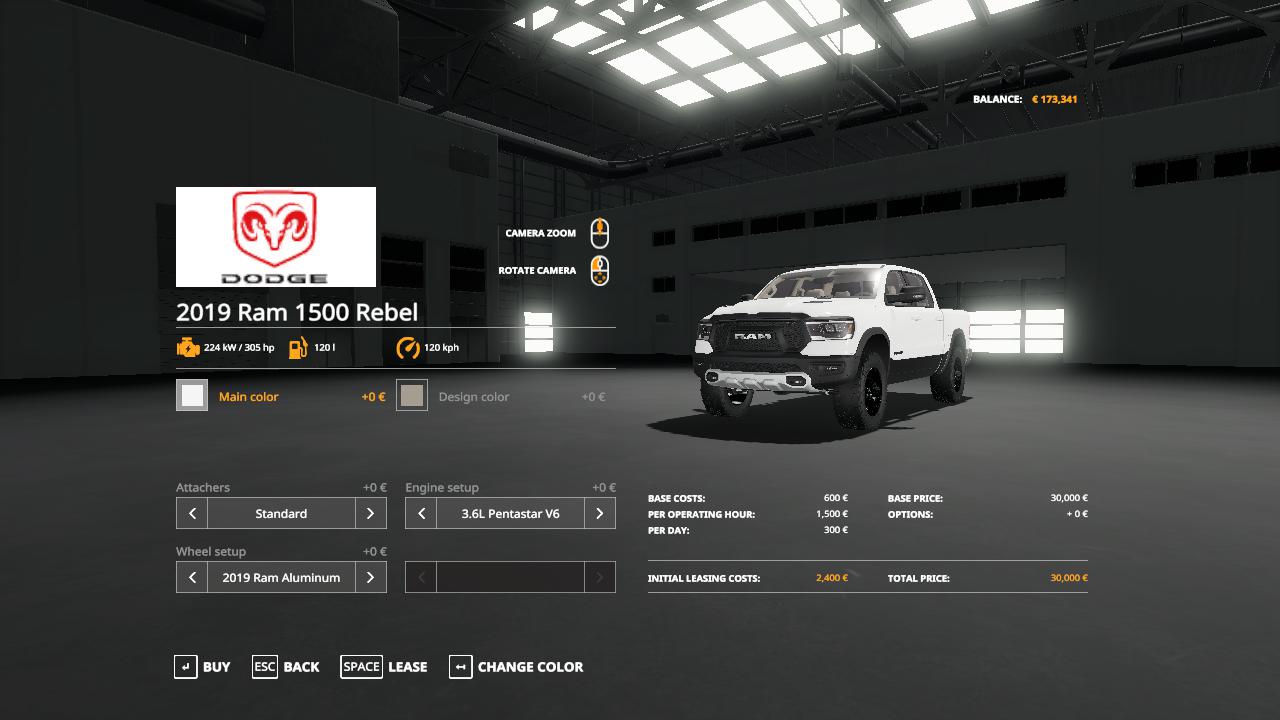Choose the beige Design color swatch

tap(412, 396)
